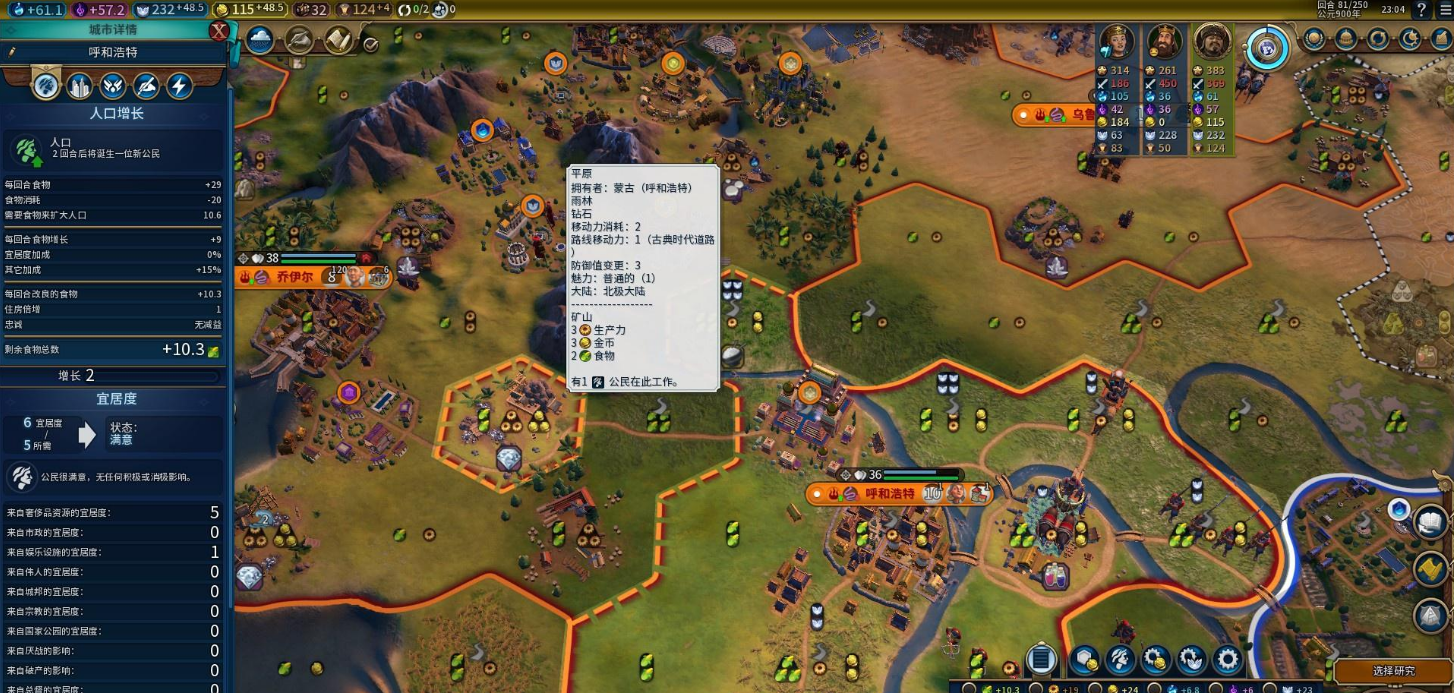Select the female leader portrait

tap(1117, 42)
